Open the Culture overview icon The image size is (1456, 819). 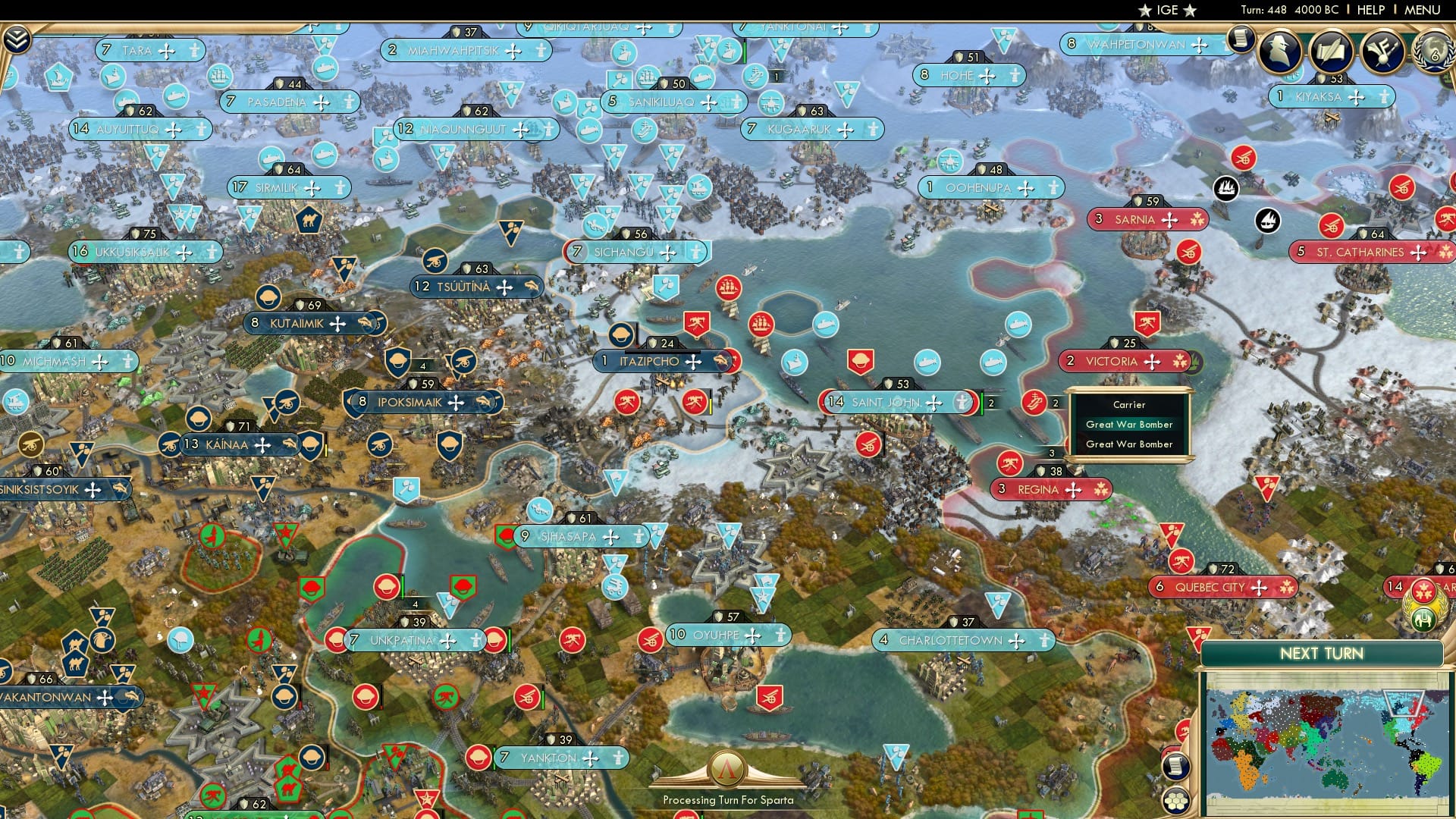point(1383,50)
